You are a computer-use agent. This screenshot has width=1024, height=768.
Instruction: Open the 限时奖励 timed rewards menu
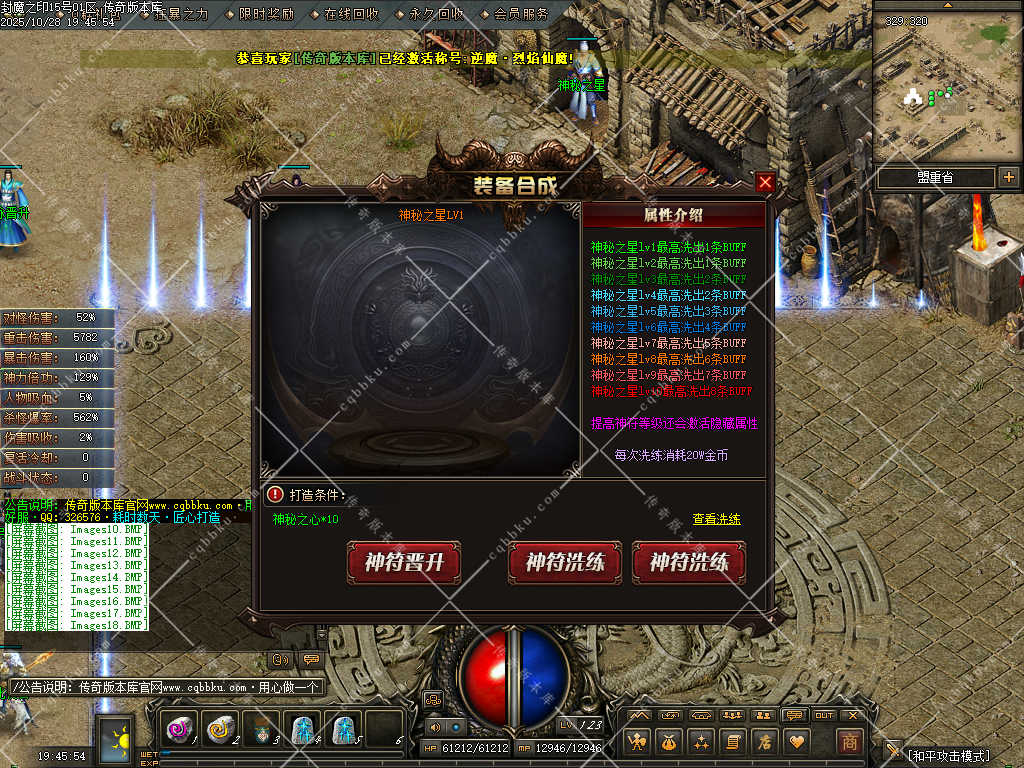point(266,14)
